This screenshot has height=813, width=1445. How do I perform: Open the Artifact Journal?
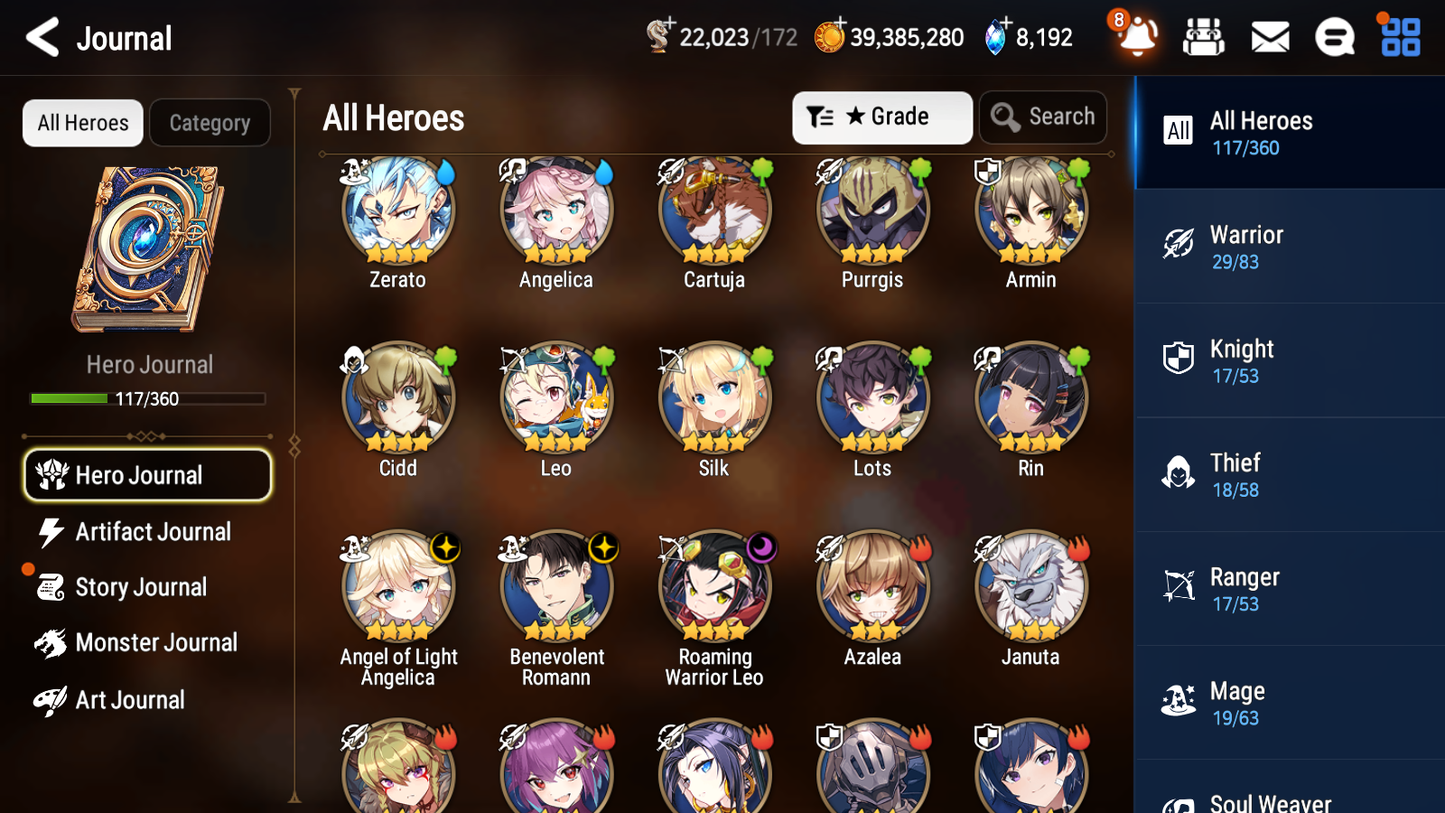(150, 531)
